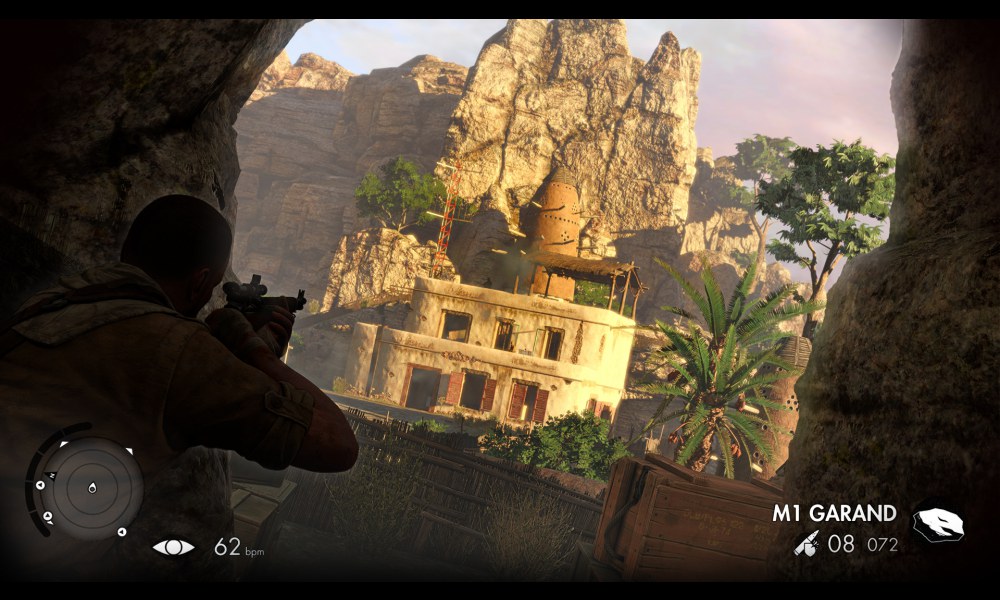Click the rifle ammo type icon
Screen dimensions: 1000x600
pyautogui.click(x=807, y=543)
